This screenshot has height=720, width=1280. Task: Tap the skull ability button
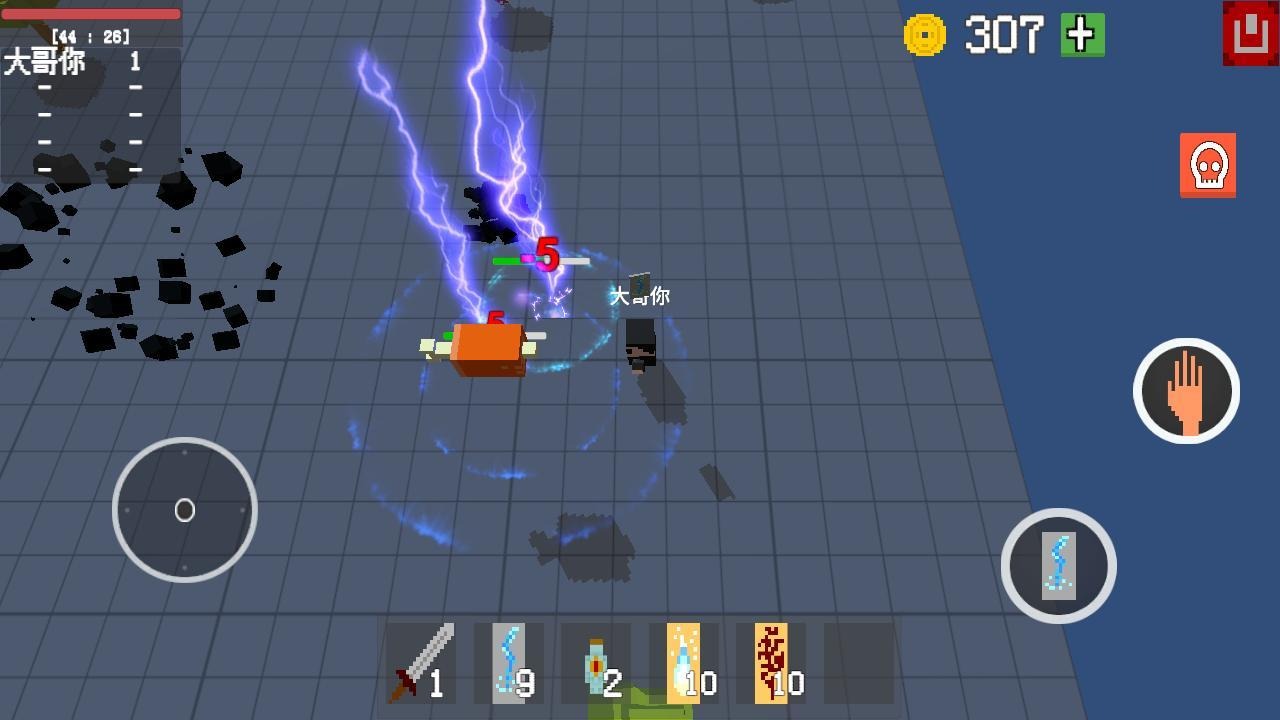(x=1207, y=167)
